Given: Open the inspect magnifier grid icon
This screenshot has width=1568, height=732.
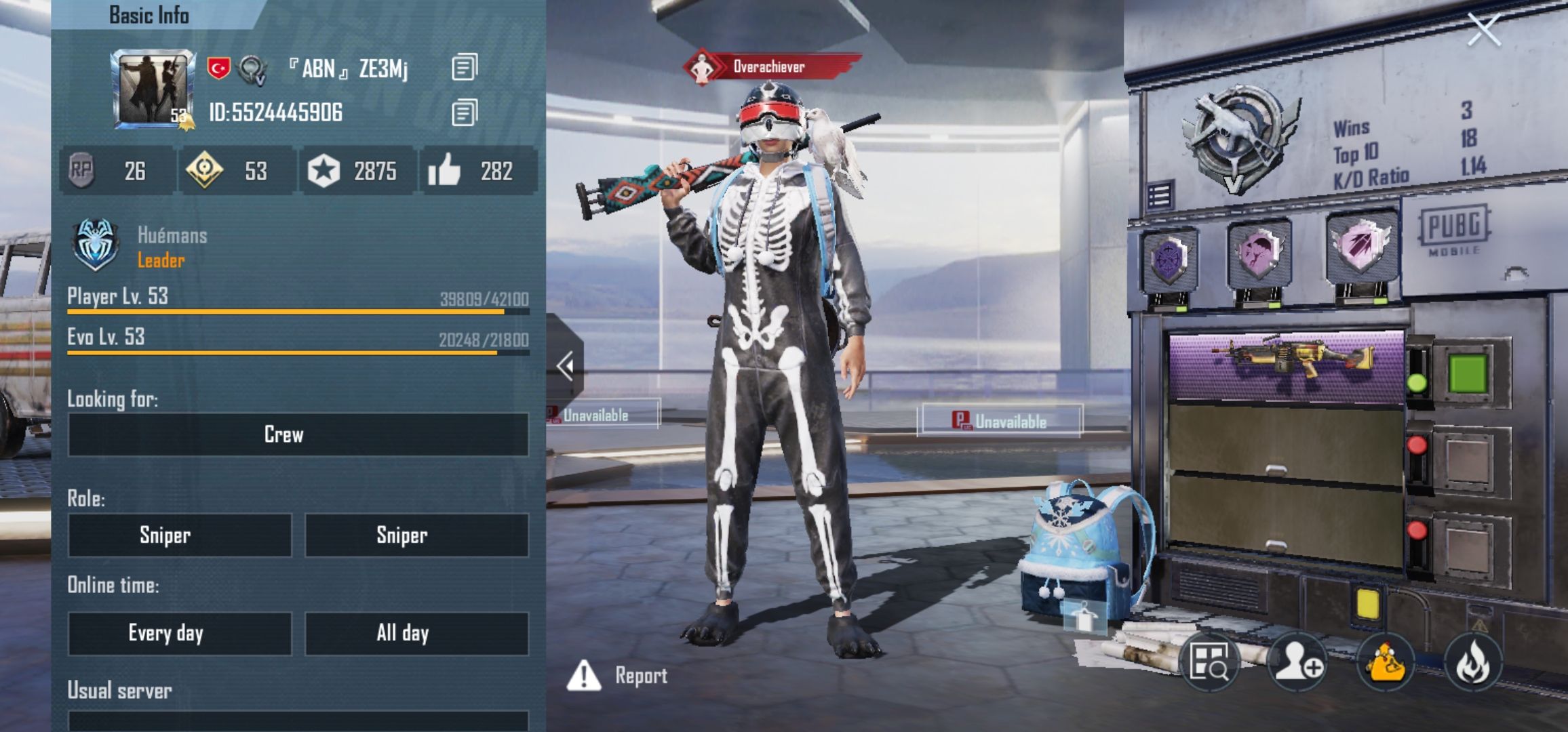Looking at the screenshot, I should pyautogui.click(x=1209, y=662).
